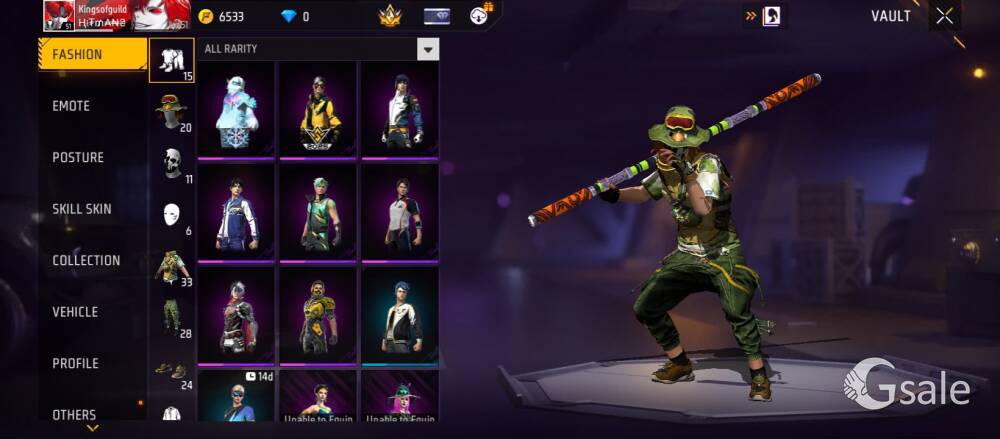The width and height of the screenshot is (1000, 439).
Task: Choose the skull mask subcategory
Action: (x=172, y=163)
